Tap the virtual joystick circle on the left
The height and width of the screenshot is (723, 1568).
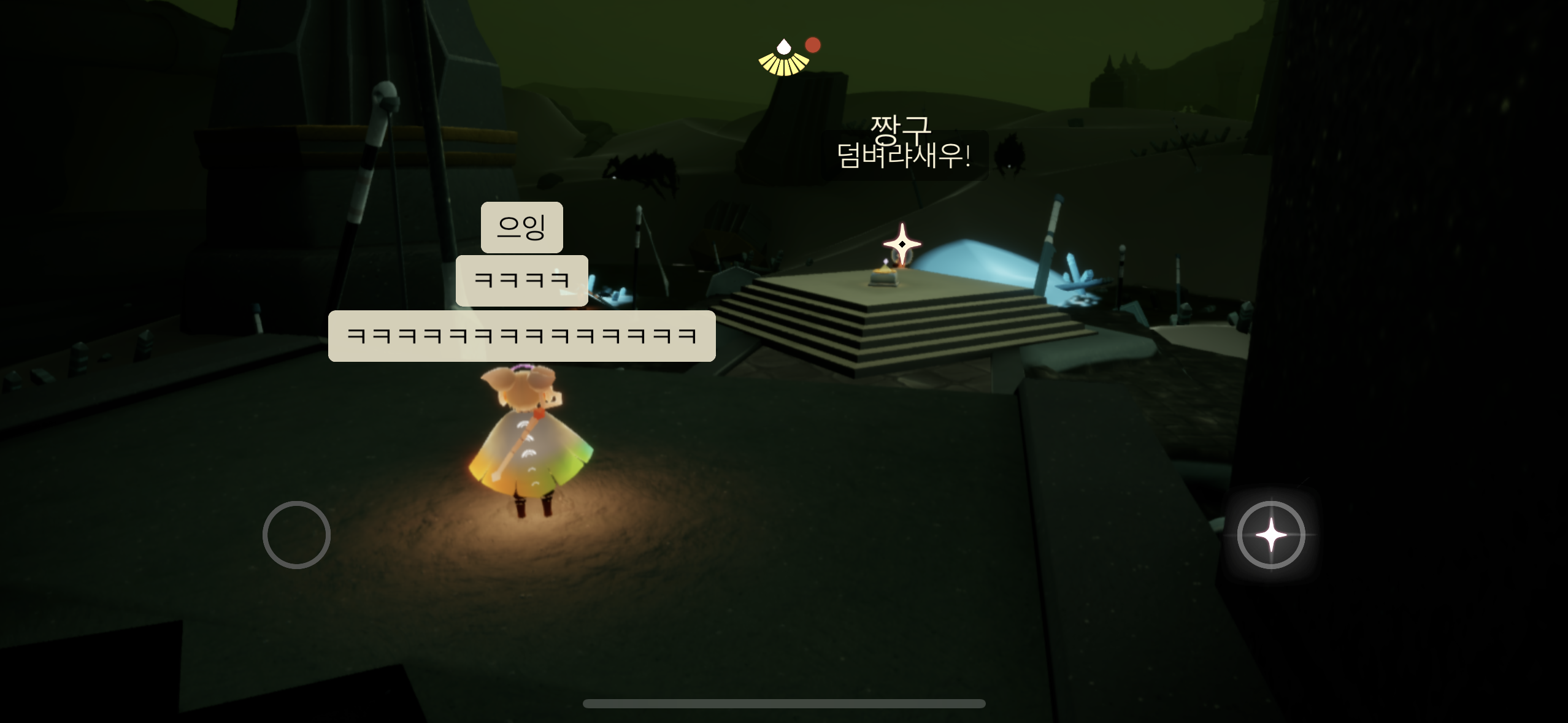pos(297,534)
